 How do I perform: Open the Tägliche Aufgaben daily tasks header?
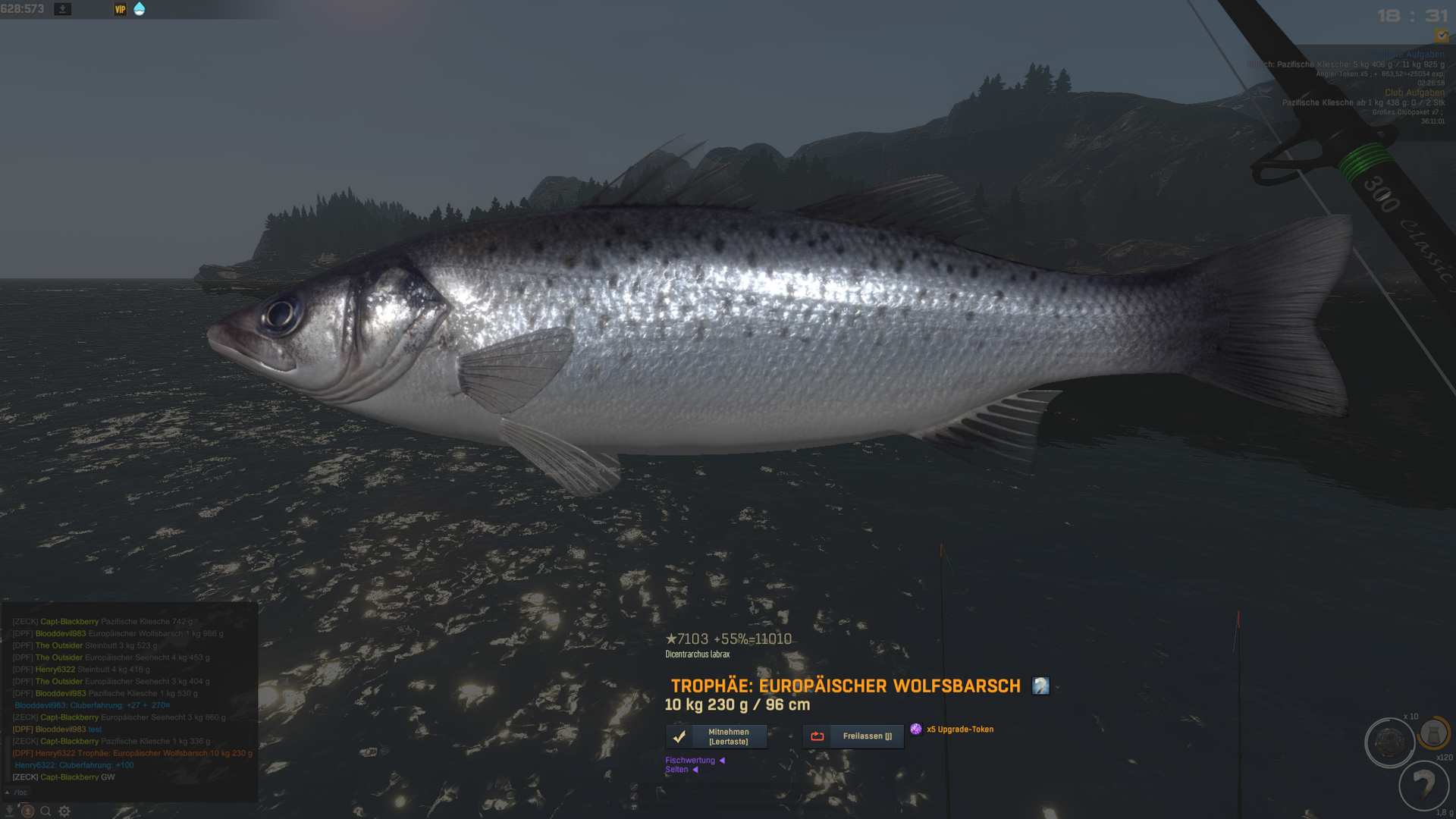pos(1407,55)
